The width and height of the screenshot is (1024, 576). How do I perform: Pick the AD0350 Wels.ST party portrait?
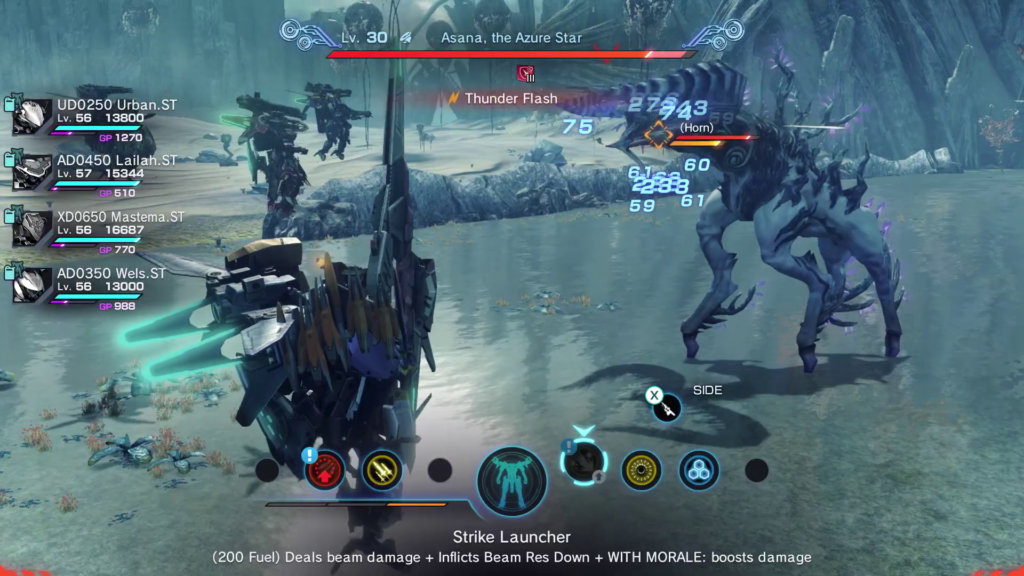click(32, 284)
